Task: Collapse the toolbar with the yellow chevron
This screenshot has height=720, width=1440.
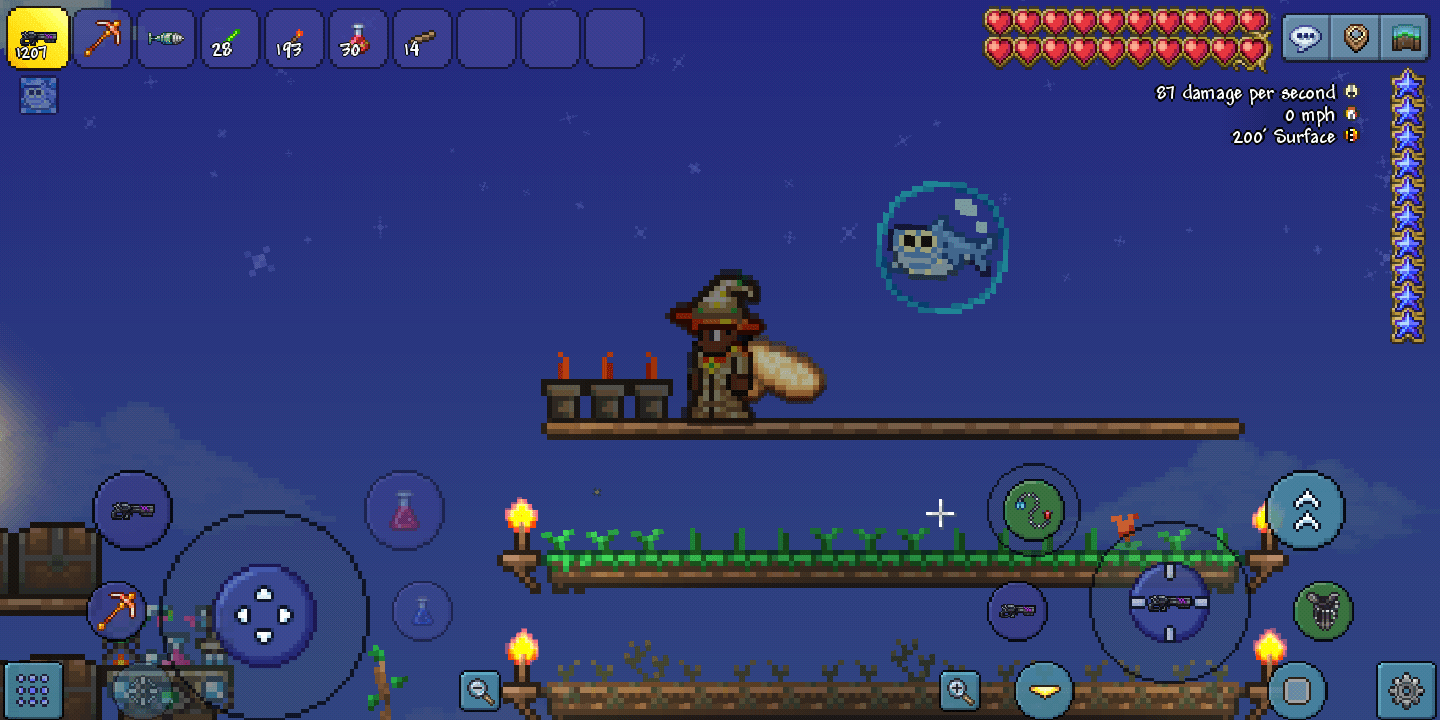Action: click(1044, 689)
